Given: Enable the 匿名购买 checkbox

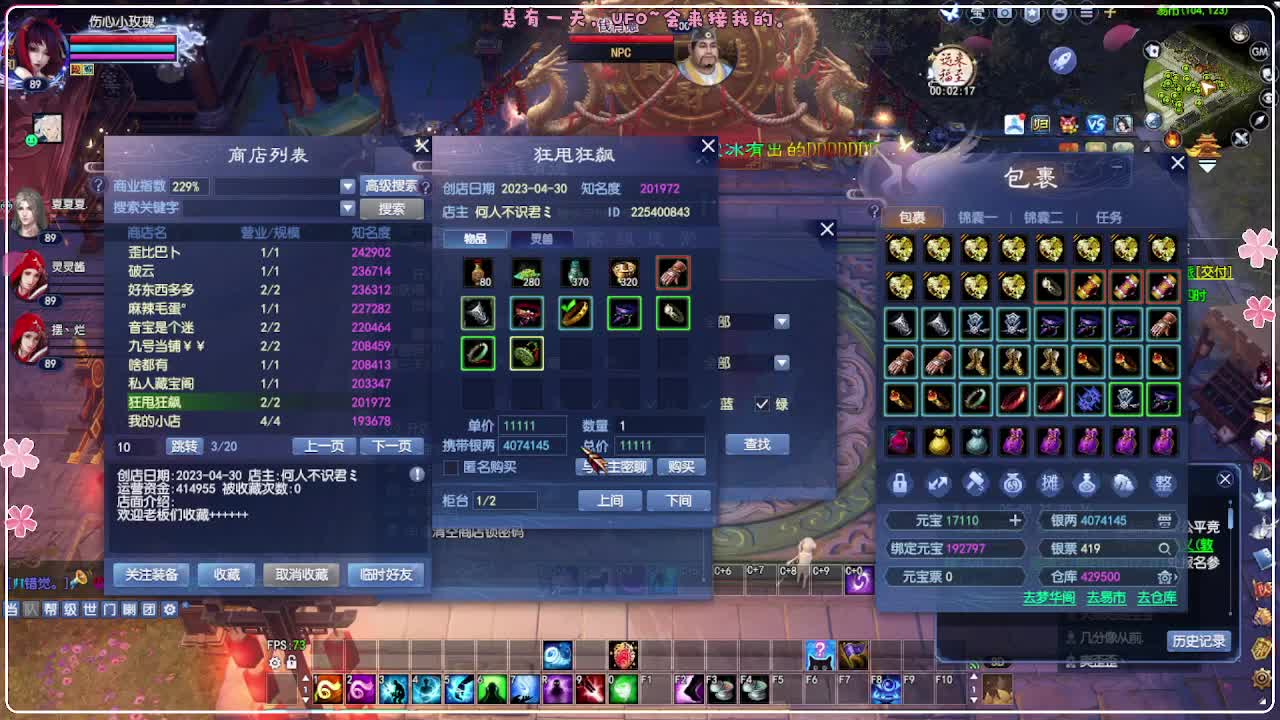Looking at the screenshot, I should pyautogui.click(x=449, y=467).
